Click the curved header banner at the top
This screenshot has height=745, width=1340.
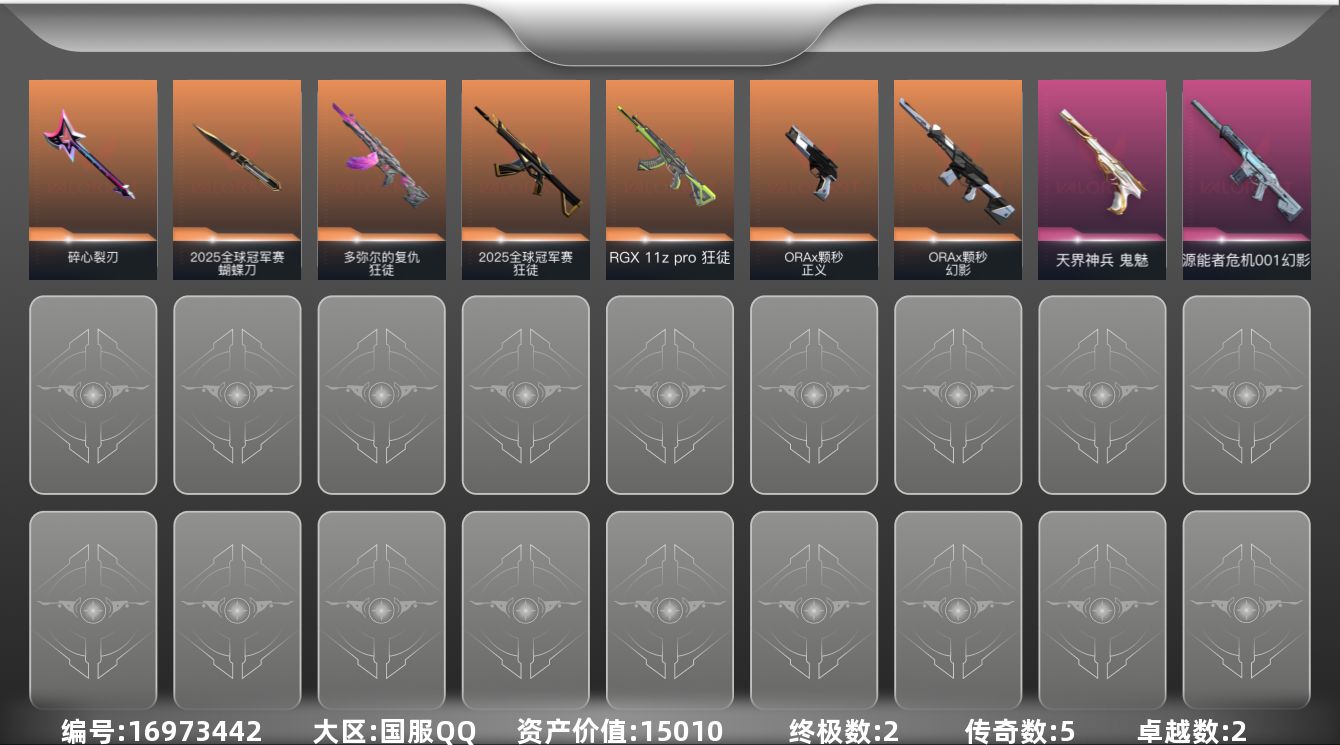click(670, 25)
